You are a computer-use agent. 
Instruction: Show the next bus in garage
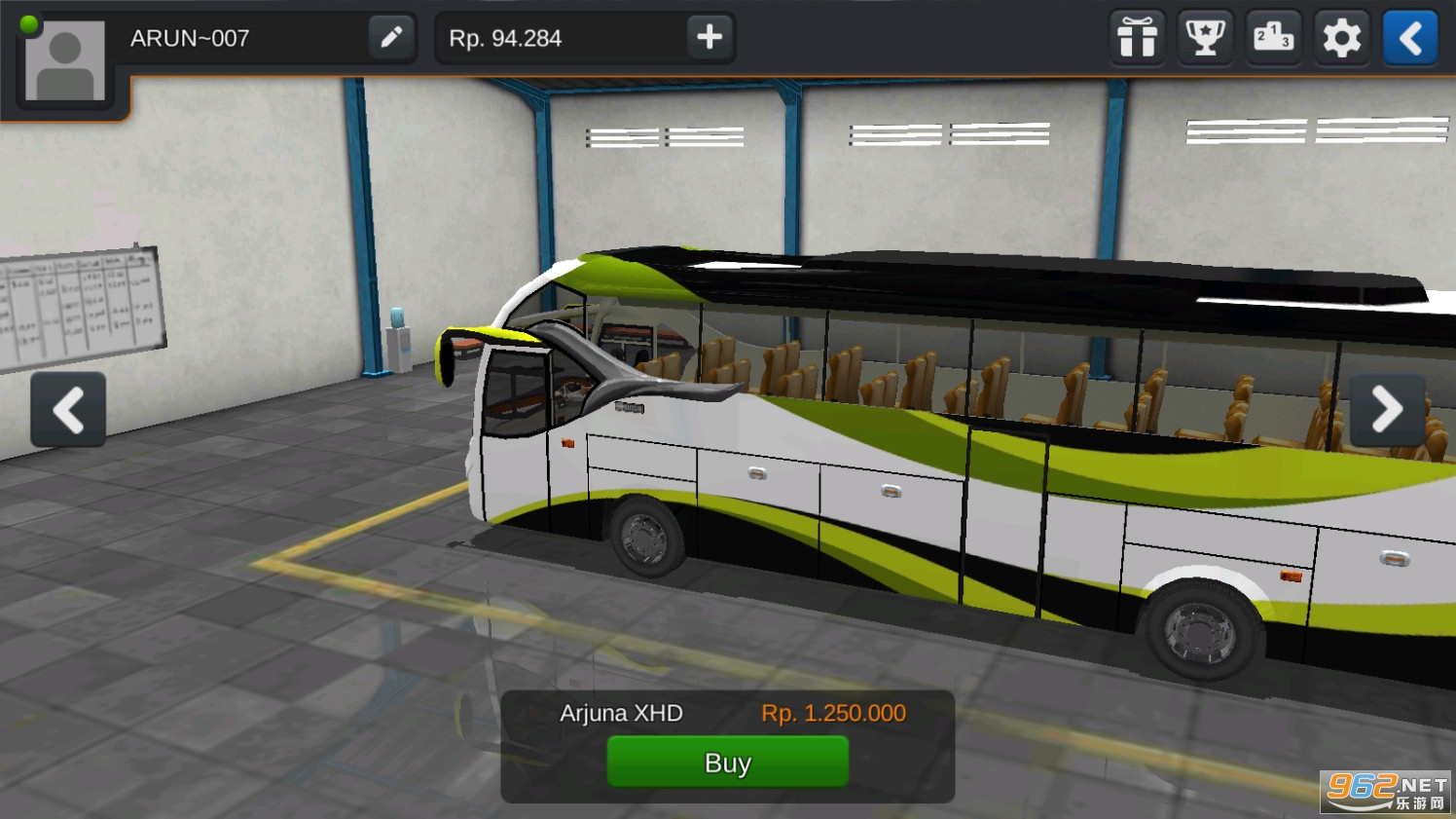point(1387,409)
